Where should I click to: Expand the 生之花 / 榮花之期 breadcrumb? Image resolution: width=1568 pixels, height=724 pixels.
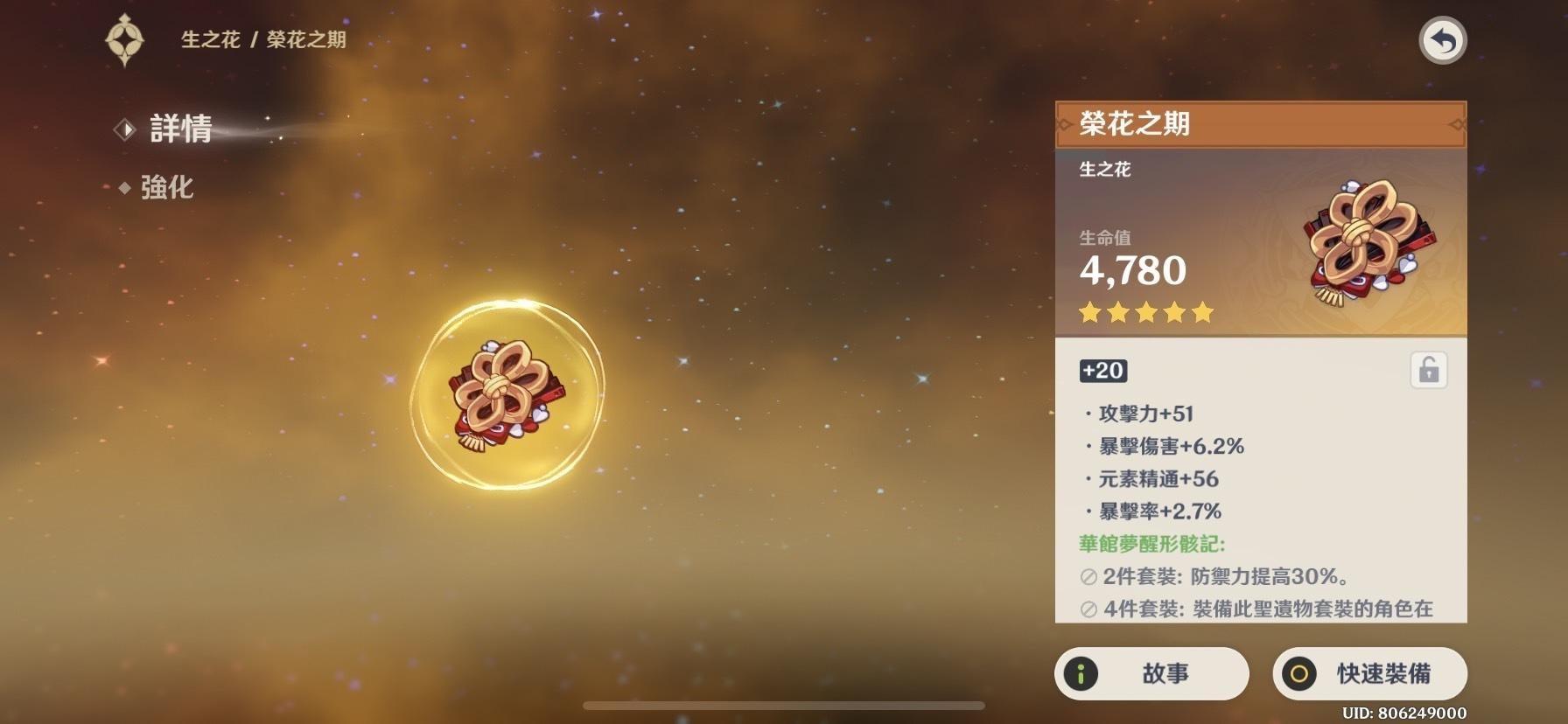[x=262, y=38]
